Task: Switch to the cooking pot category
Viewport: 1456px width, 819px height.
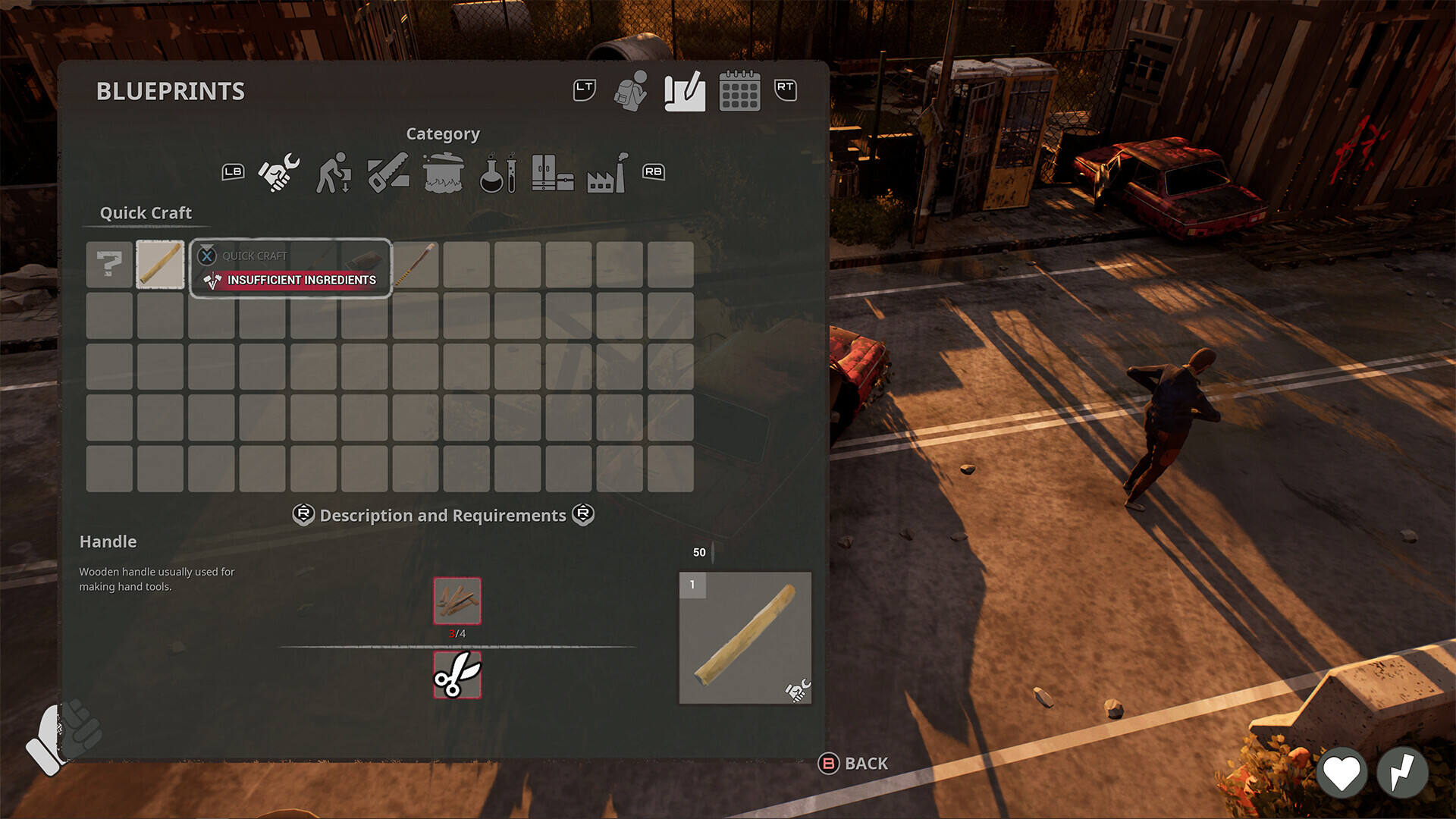Action: (444, 172)
